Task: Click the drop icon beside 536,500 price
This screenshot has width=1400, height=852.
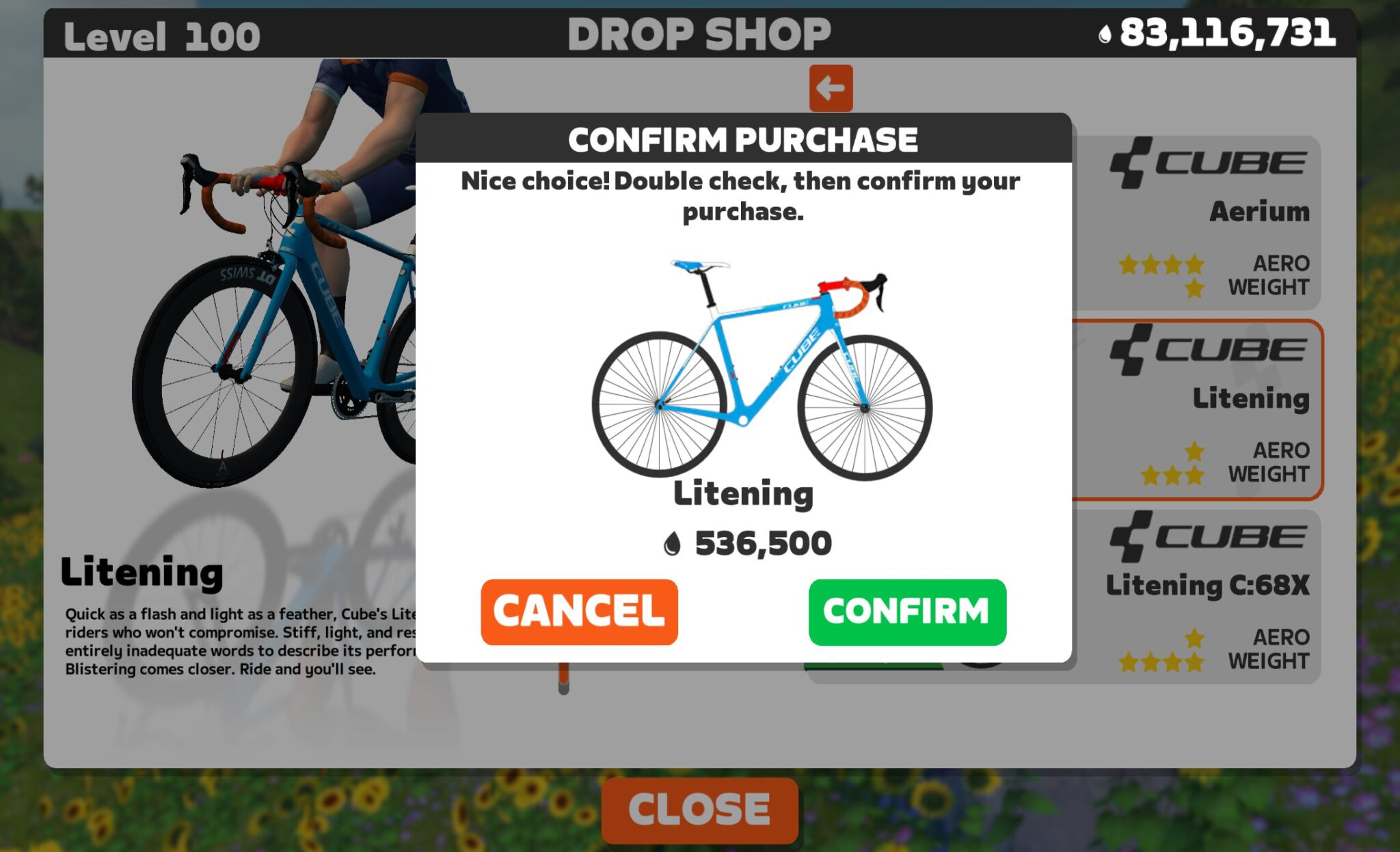Action: click(673, 543)
